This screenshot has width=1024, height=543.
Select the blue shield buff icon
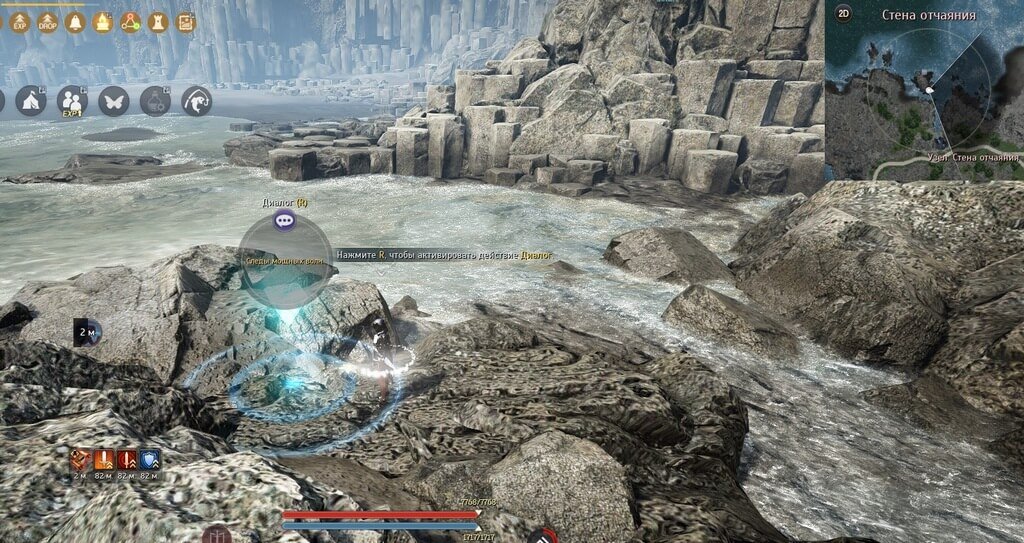coord(150,460)
